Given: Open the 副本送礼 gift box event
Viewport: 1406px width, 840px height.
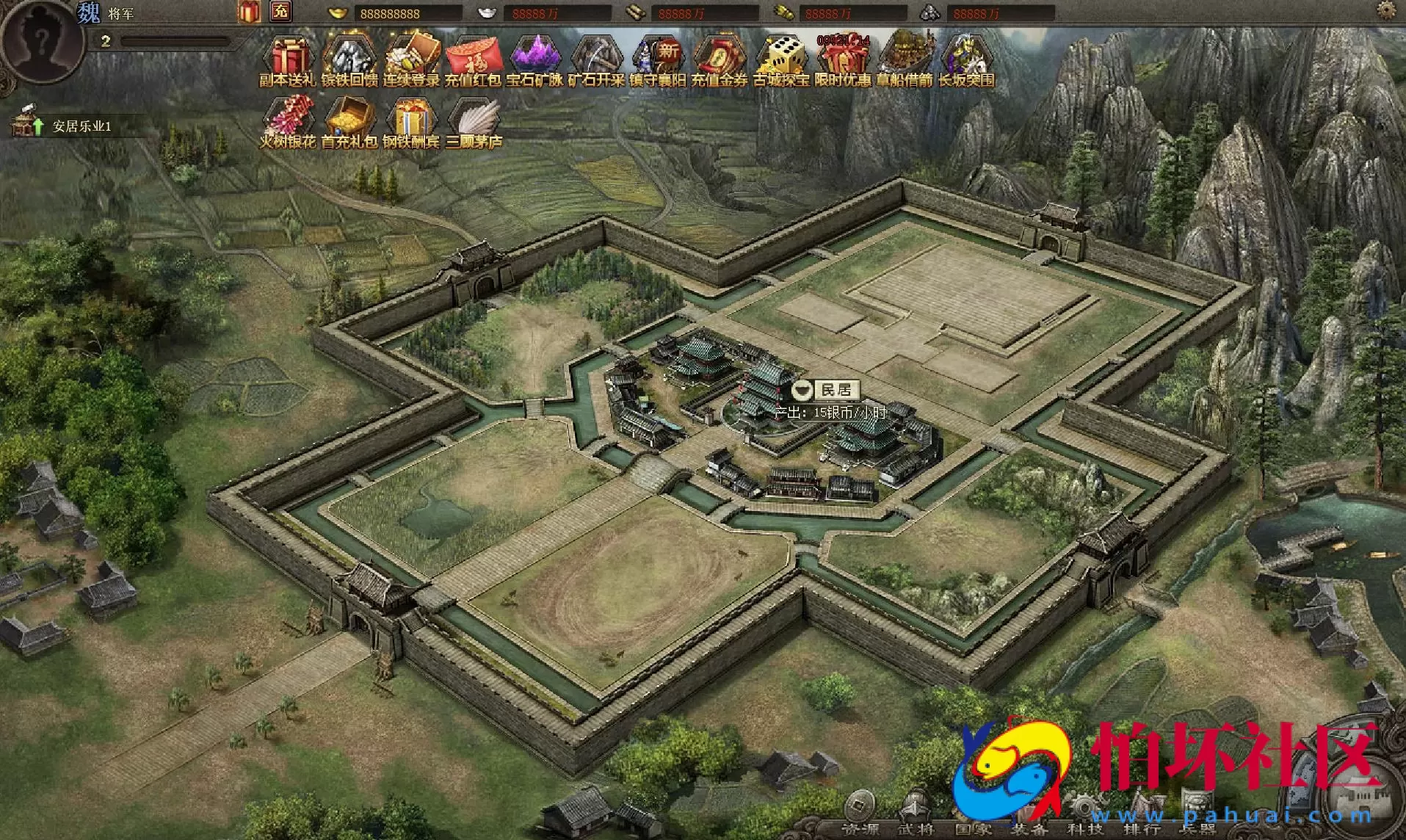Looking at the screenshot, I should 288,60.
